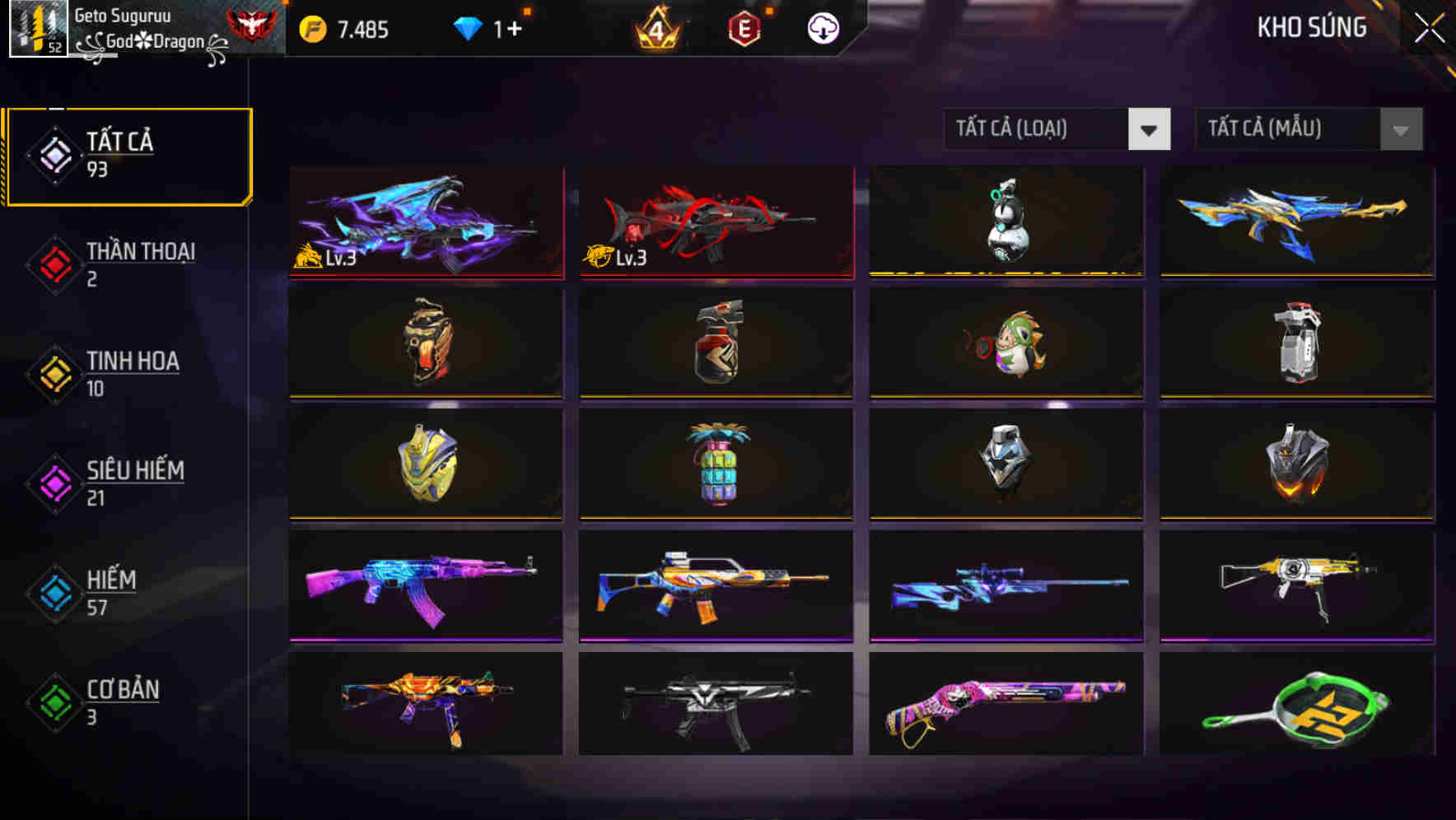Viewport: 1456px width, 820px height.
Task: Open the level 4 crown badge
Action: click(655, 28)
